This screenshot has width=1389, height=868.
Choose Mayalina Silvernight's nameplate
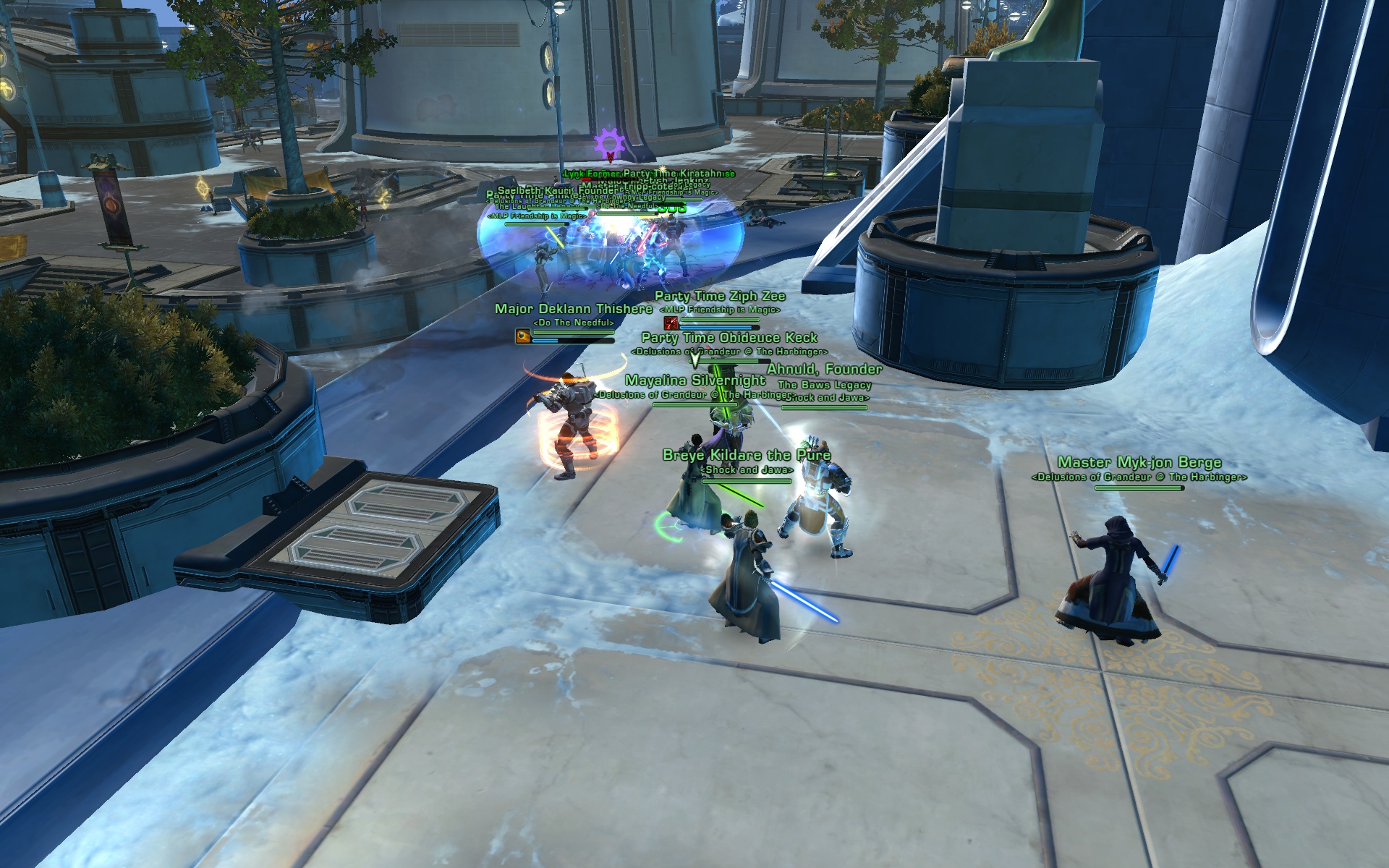(694, 380)
